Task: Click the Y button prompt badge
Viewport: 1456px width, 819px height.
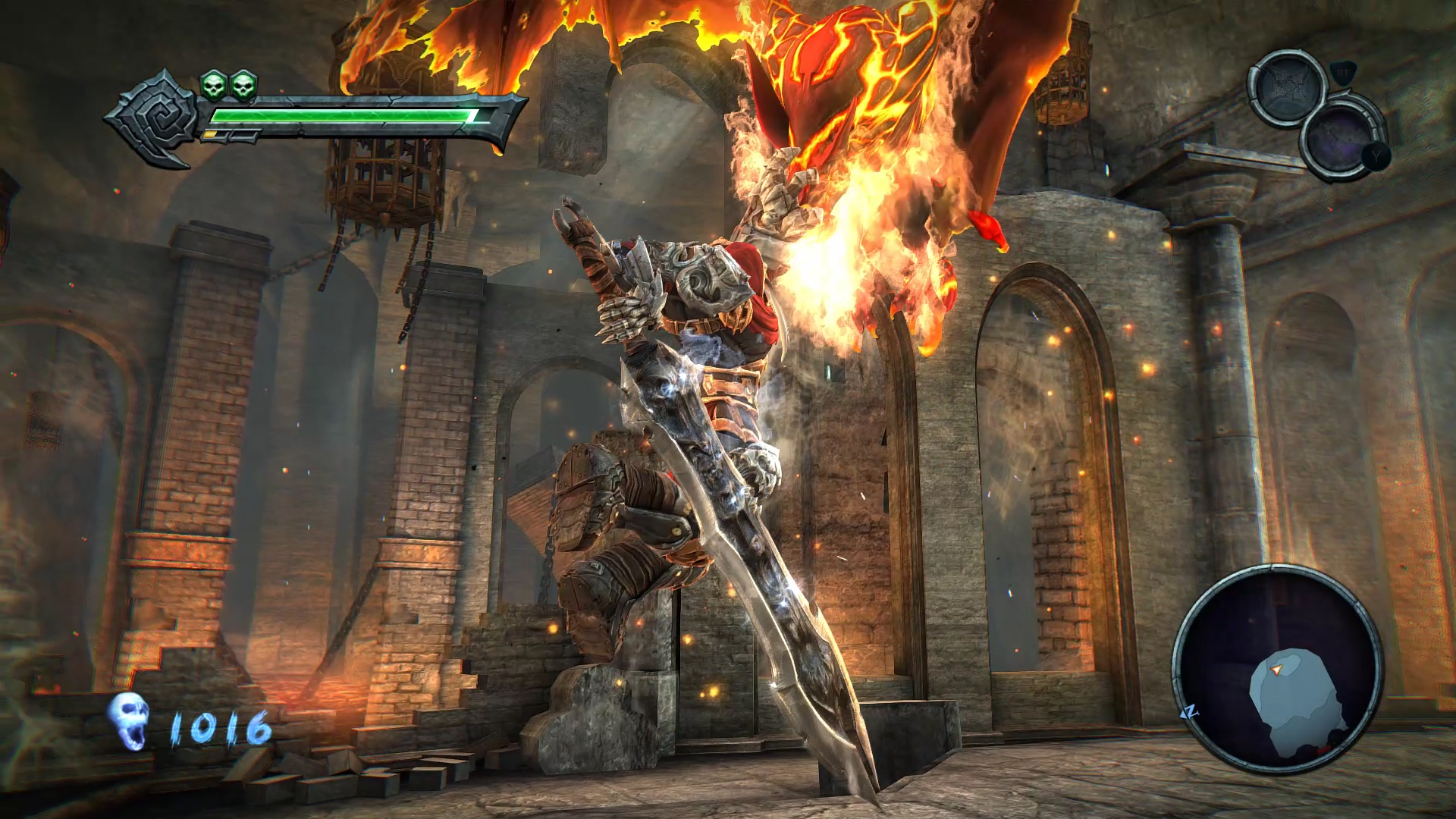Action: coord(1376,155)
